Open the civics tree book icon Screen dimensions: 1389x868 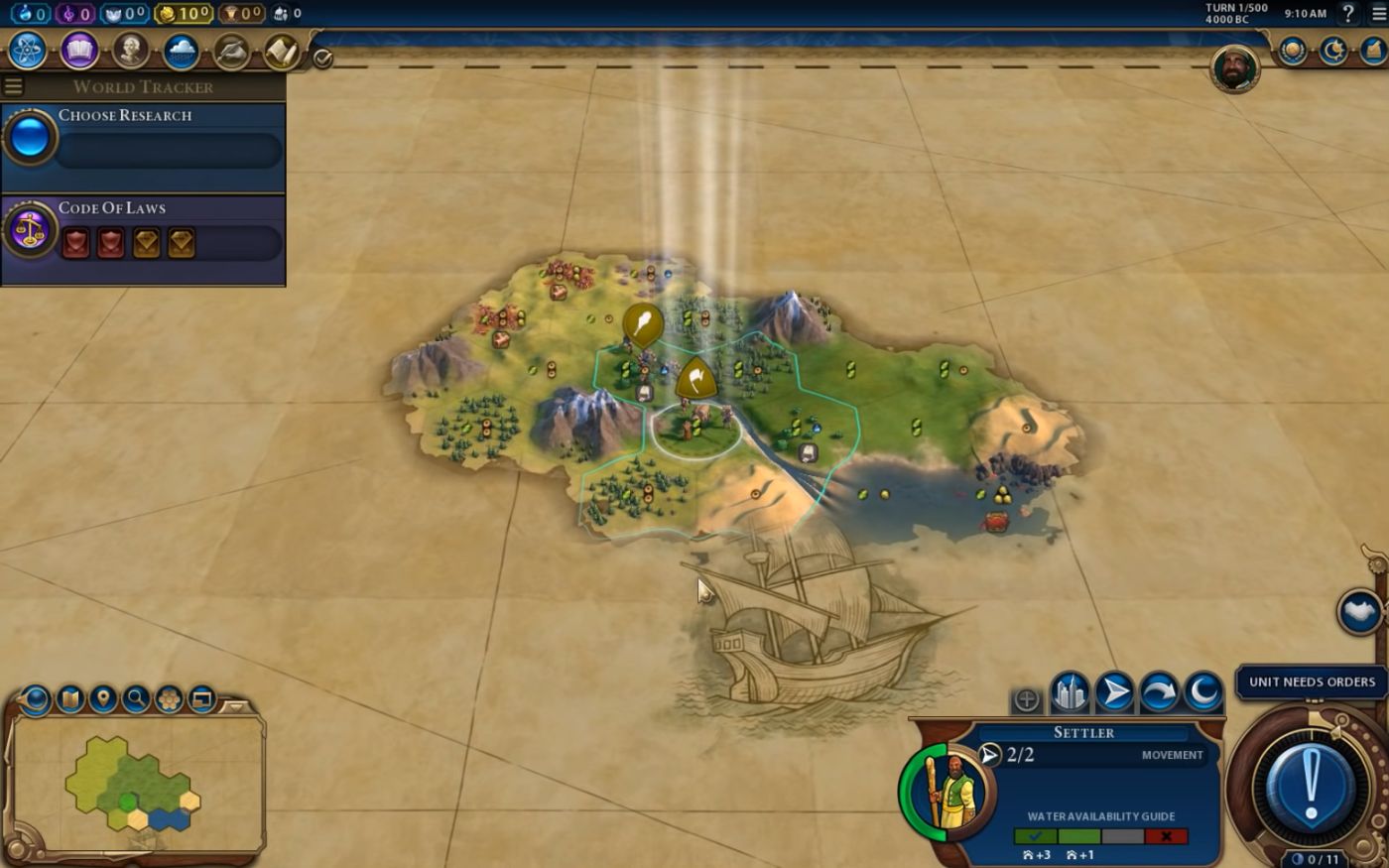tap(79, 50)
